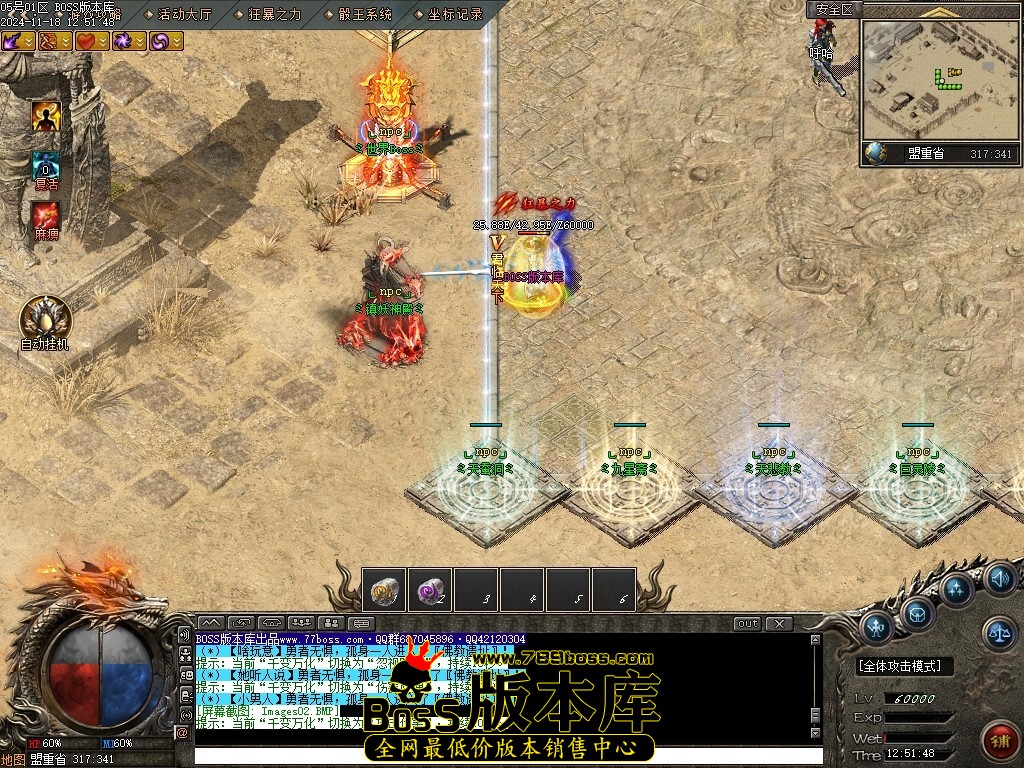Click the chat window out button
1024x768 pixels.
point(747,624)
